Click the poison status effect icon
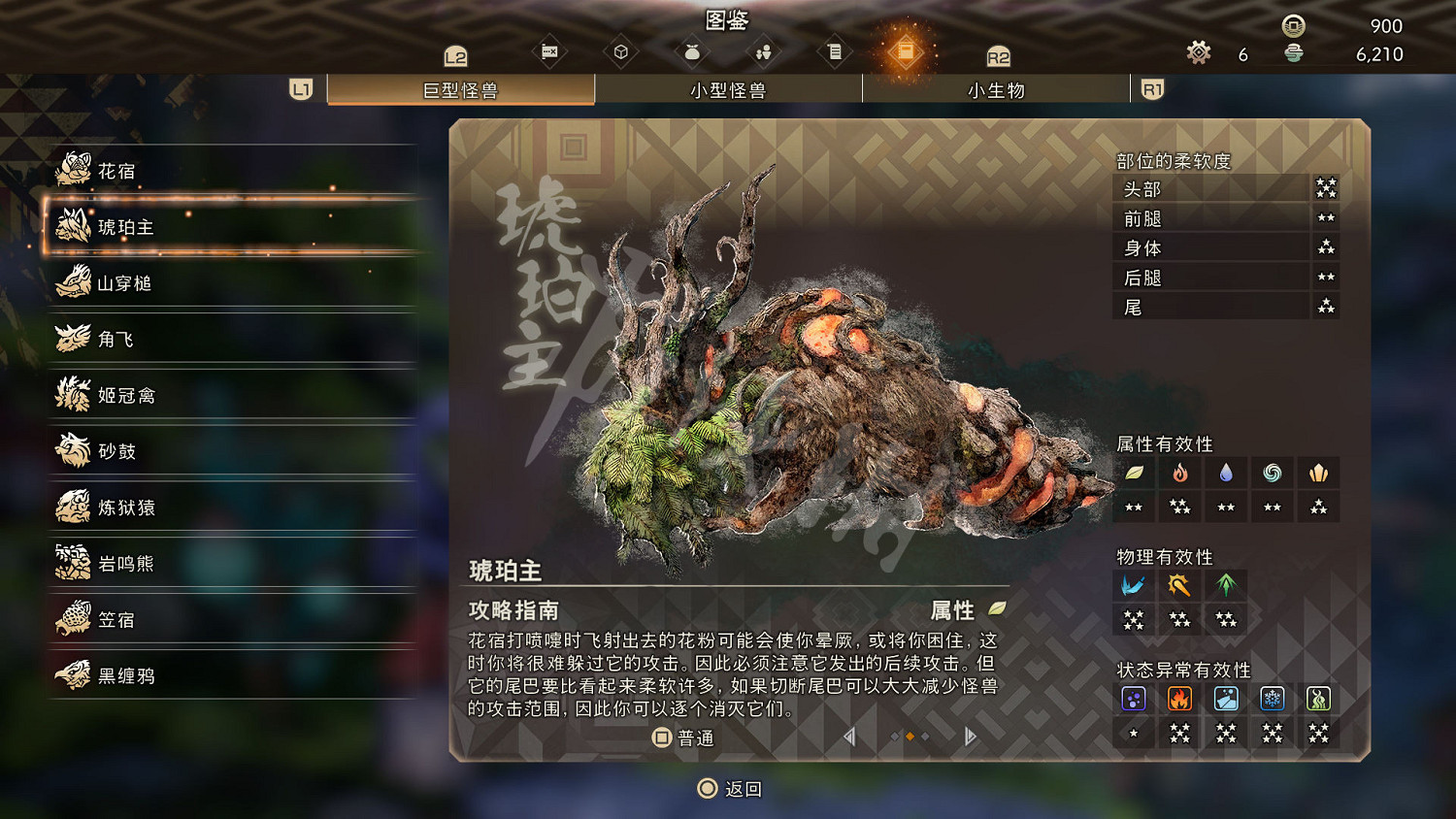This screenshot has height=819, width=1456. (x=1134, y=698)
